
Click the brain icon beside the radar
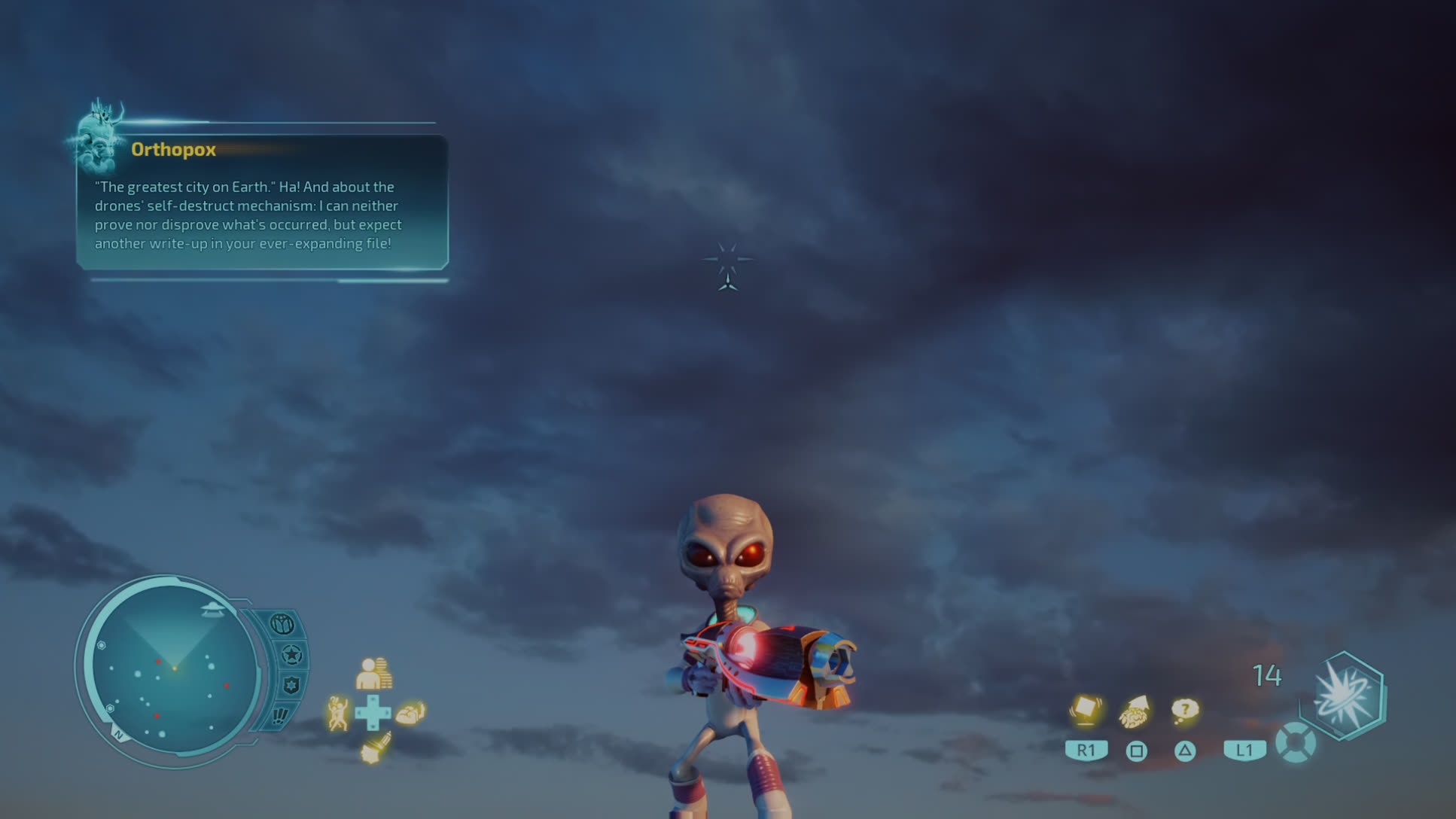282,624
